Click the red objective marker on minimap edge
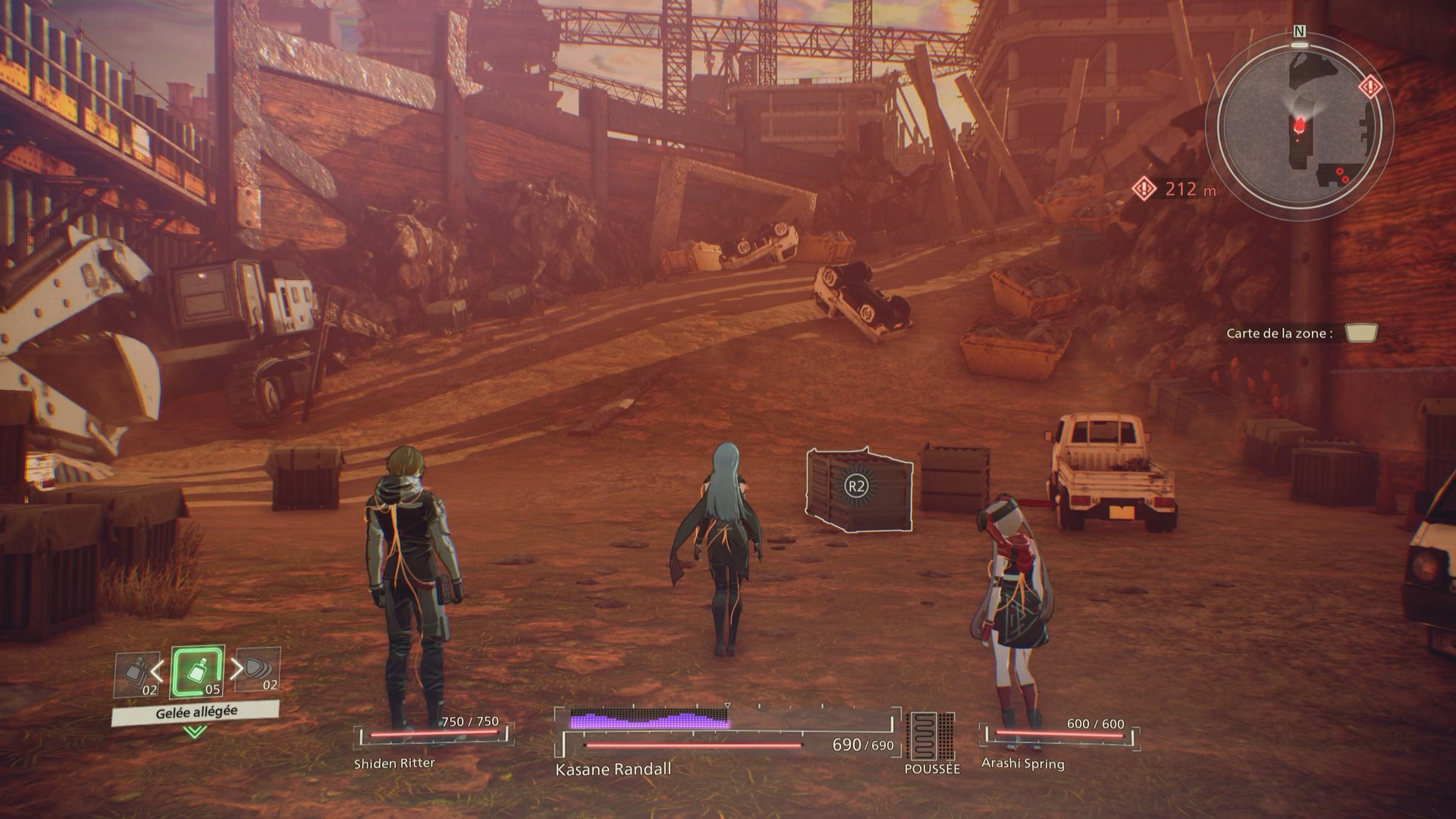This screenshot has width=1456, height=819. (1370, 86)
